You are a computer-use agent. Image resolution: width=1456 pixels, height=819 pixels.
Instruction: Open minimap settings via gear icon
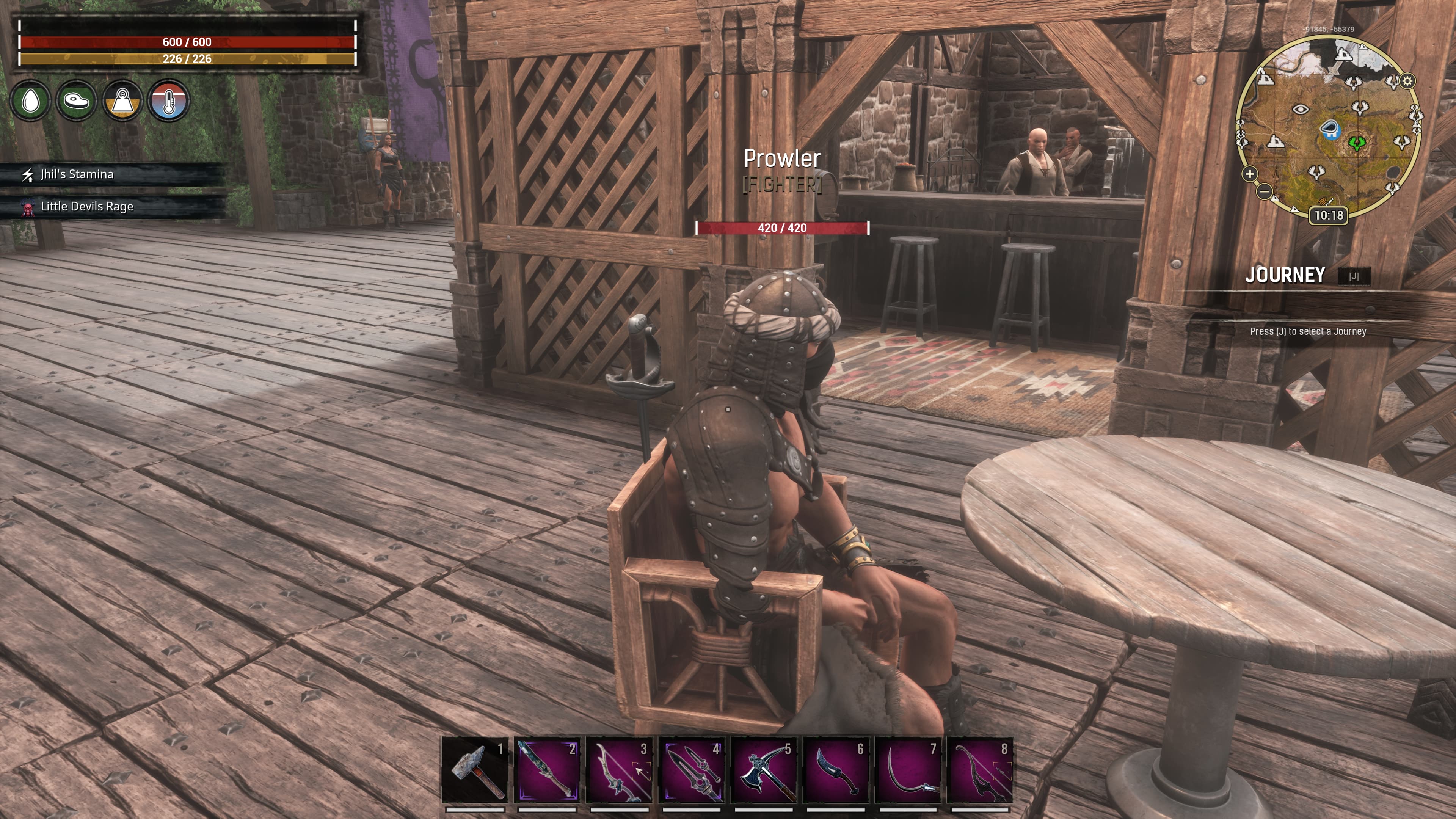pyautogui.click(x=1407, y=81)
